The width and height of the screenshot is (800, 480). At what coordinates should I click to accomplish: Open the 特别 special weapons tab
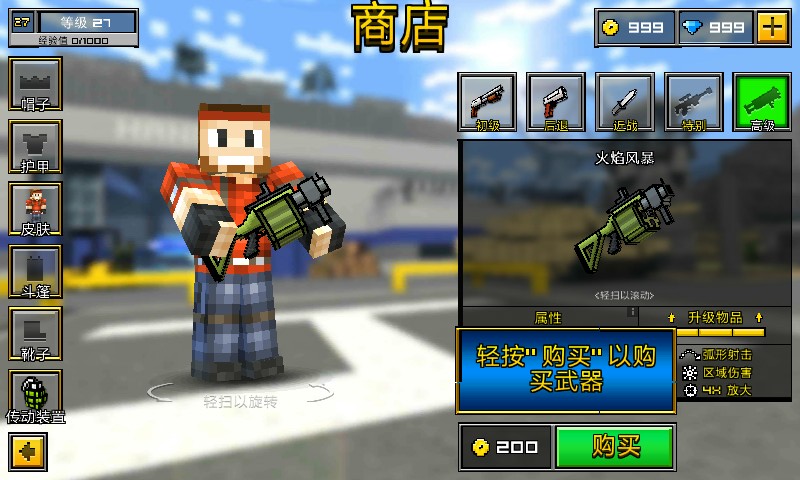(x=695, y=102)
